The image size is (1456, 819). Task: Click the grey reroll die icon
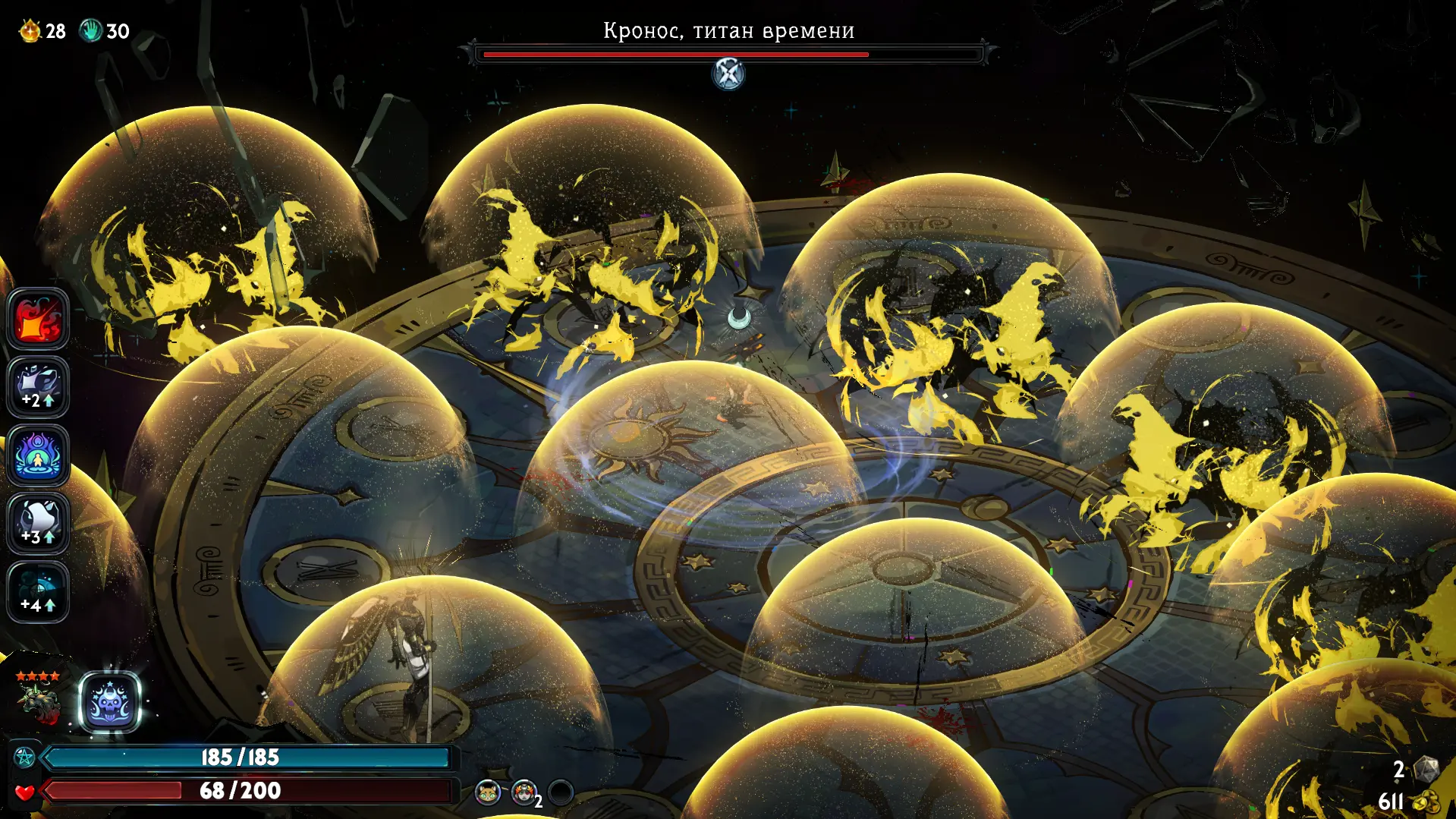pyautogui.click(x=1426, y=770)
